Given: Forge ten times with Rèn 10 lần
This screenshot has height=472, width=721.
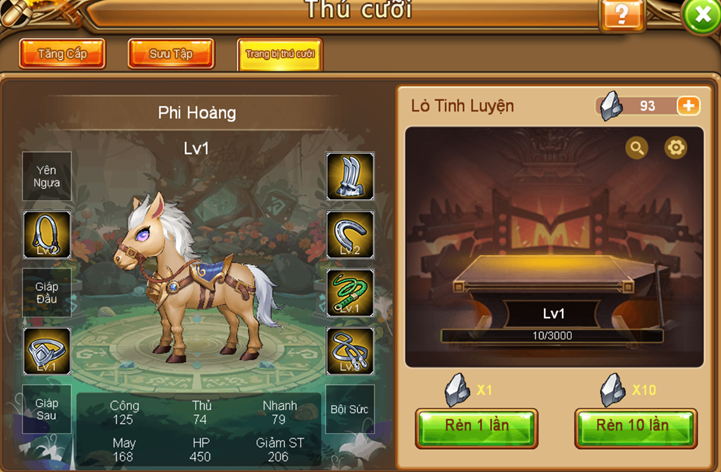Looking at the screenshot, I should pos(635,426).
